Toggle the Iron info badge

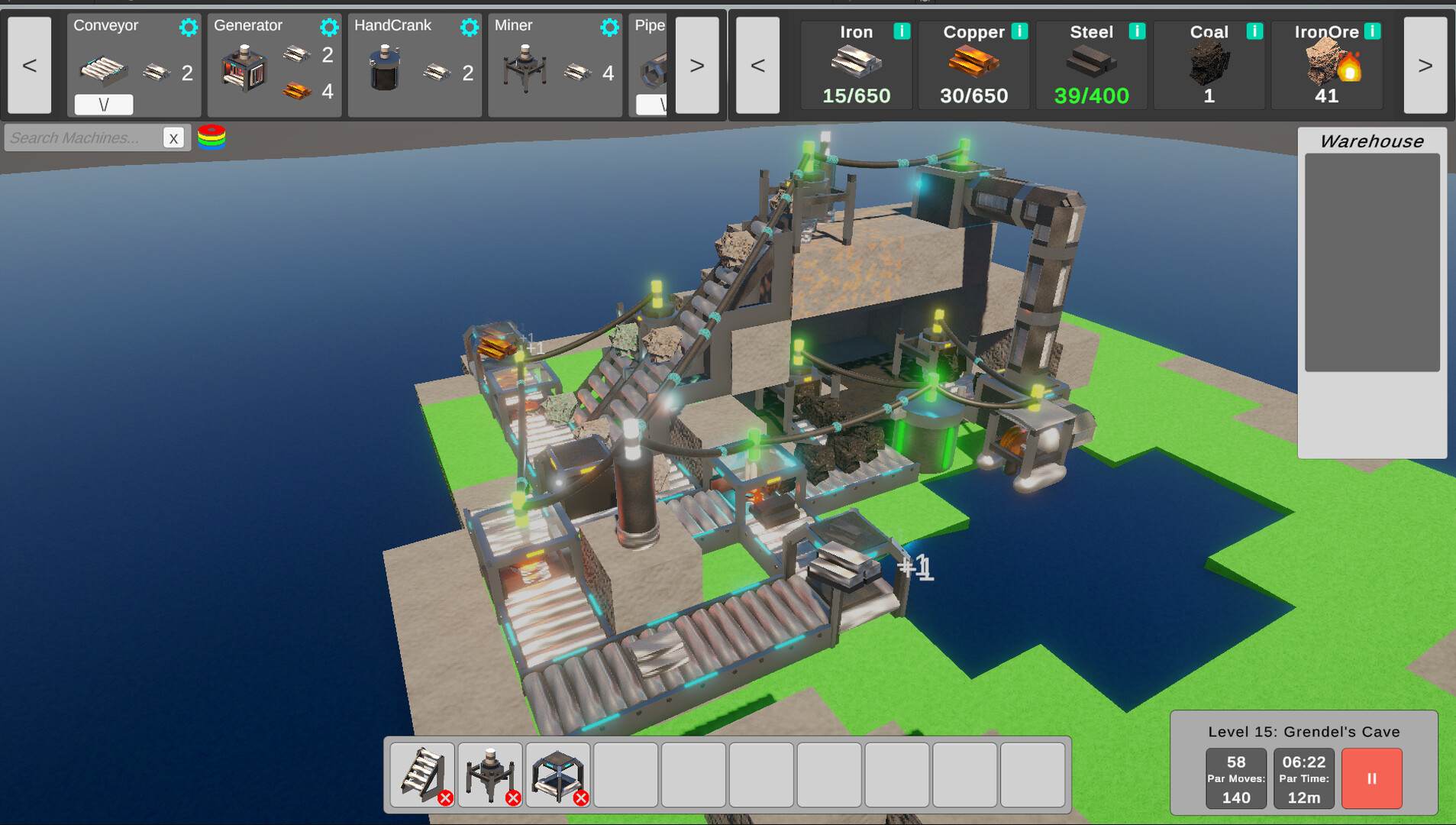902,32
